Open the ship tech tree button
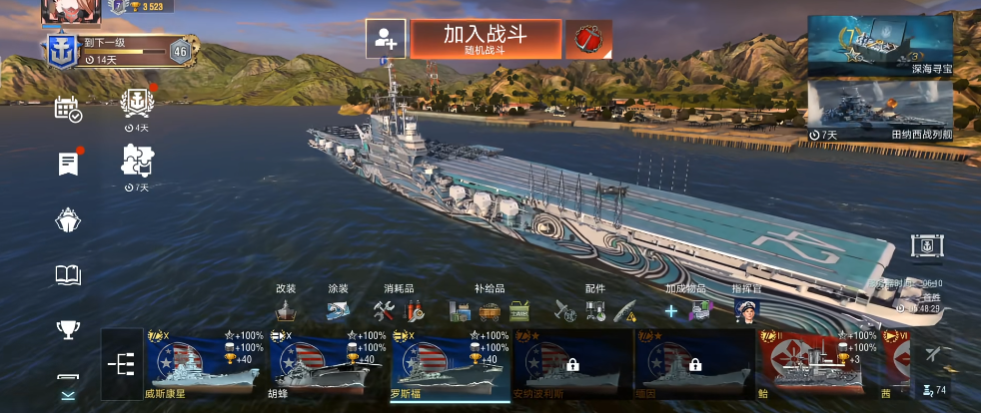 click(121, 365)
